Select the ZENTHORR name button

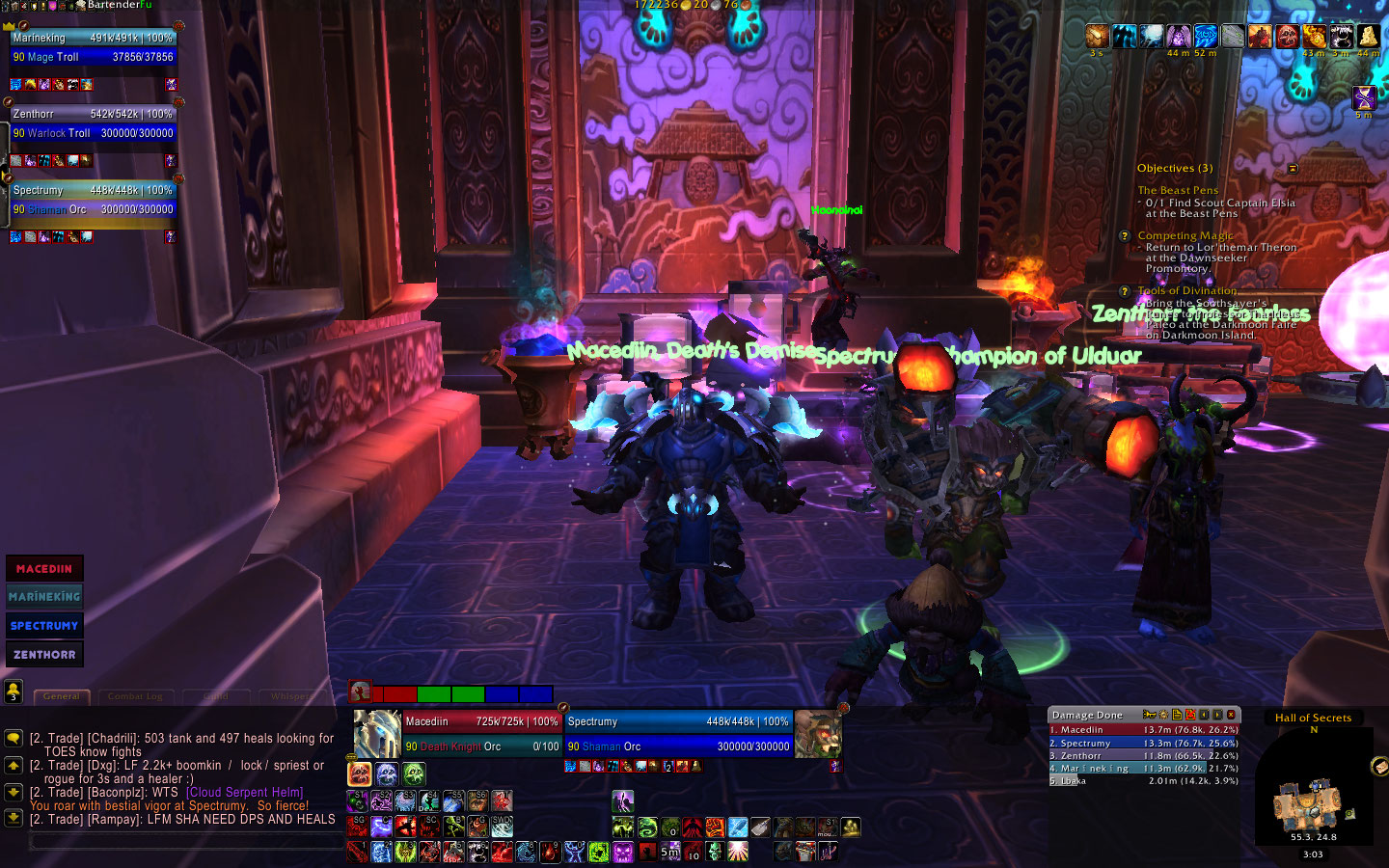pos(44,655)
